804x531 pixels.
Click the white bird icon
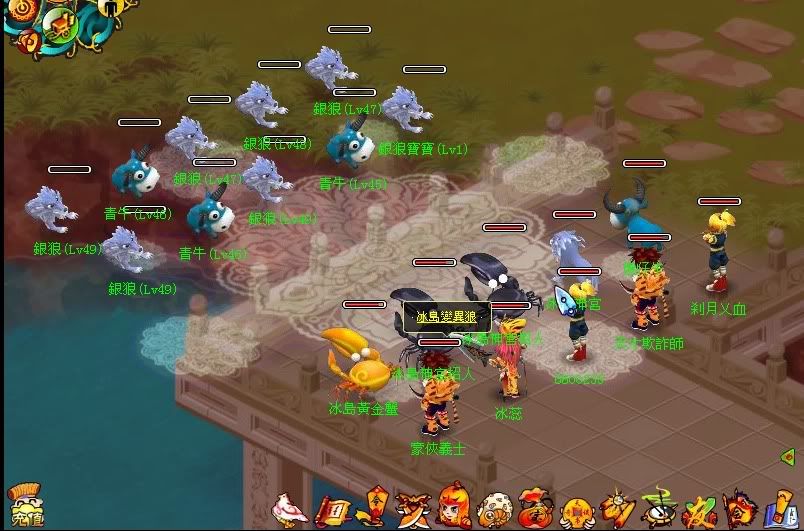coord(290,509)
